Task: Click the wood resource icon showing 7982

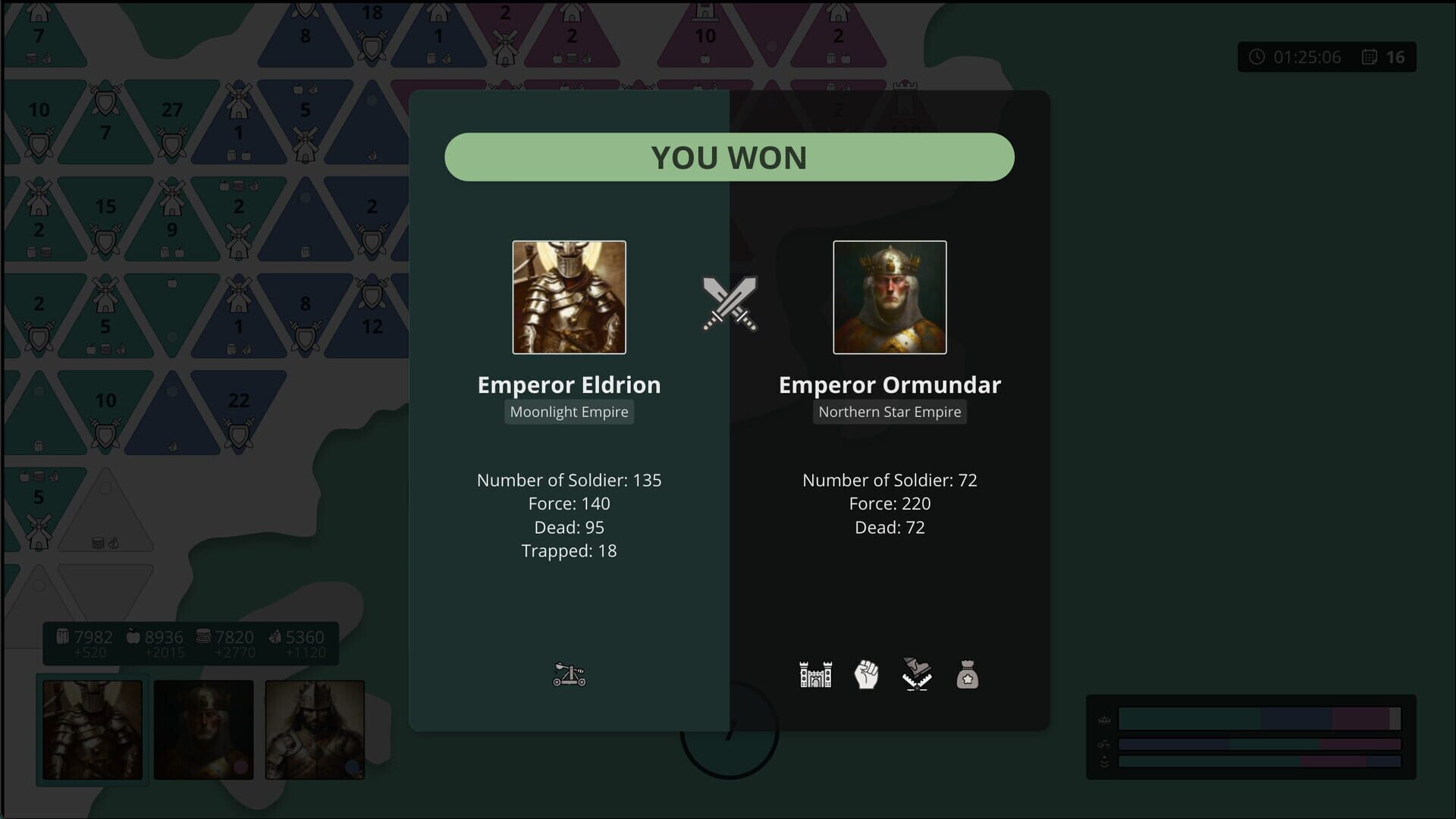Action: point(64,637)
